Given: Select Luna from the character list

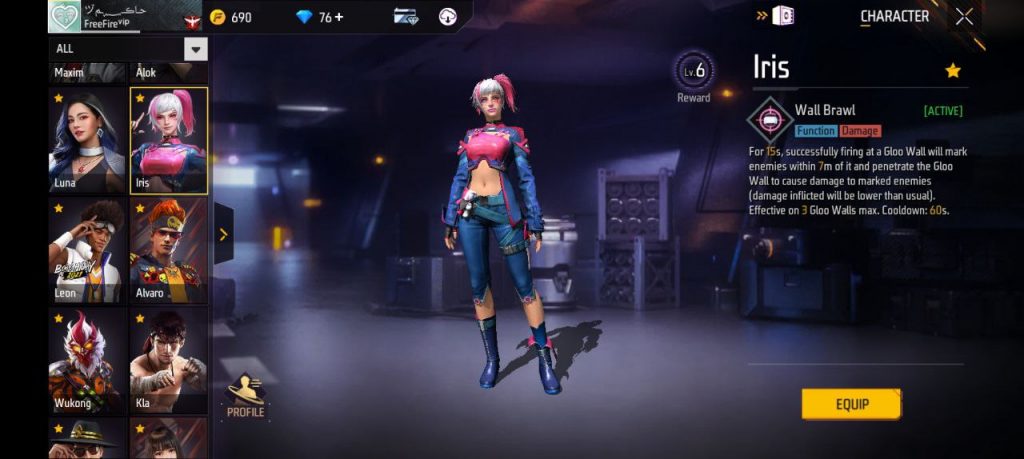Looking at the screenshot, I should pos(87,141).
